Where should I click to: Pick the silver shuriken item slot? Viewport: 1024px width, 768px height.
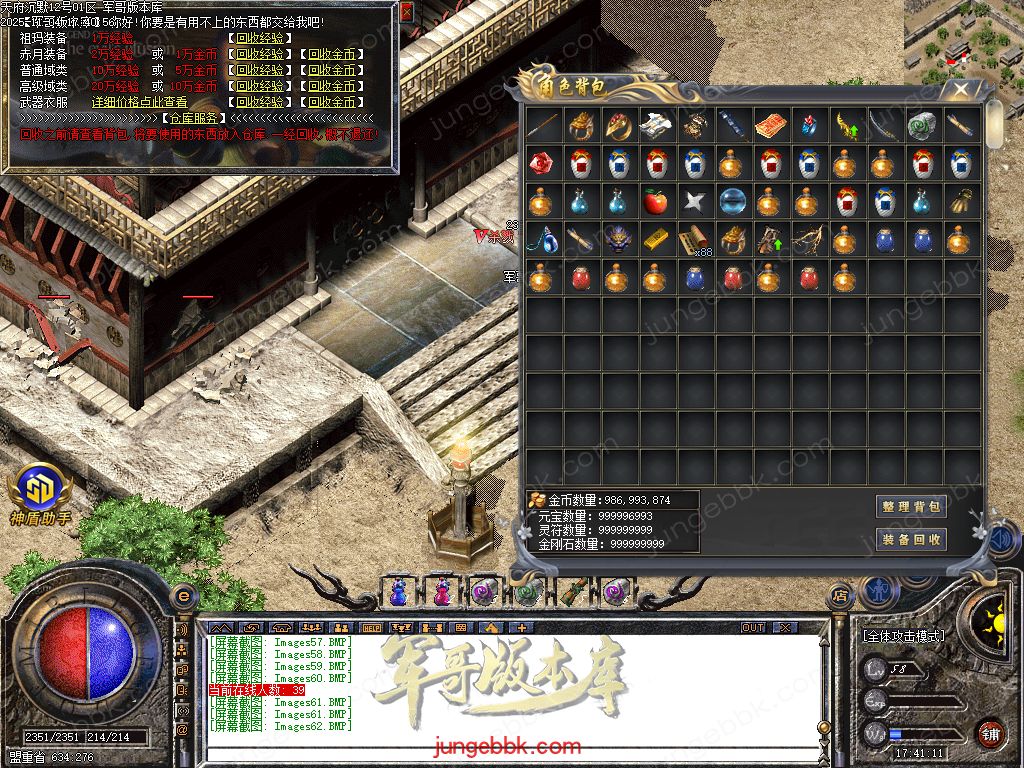click(x=693, y=202)
